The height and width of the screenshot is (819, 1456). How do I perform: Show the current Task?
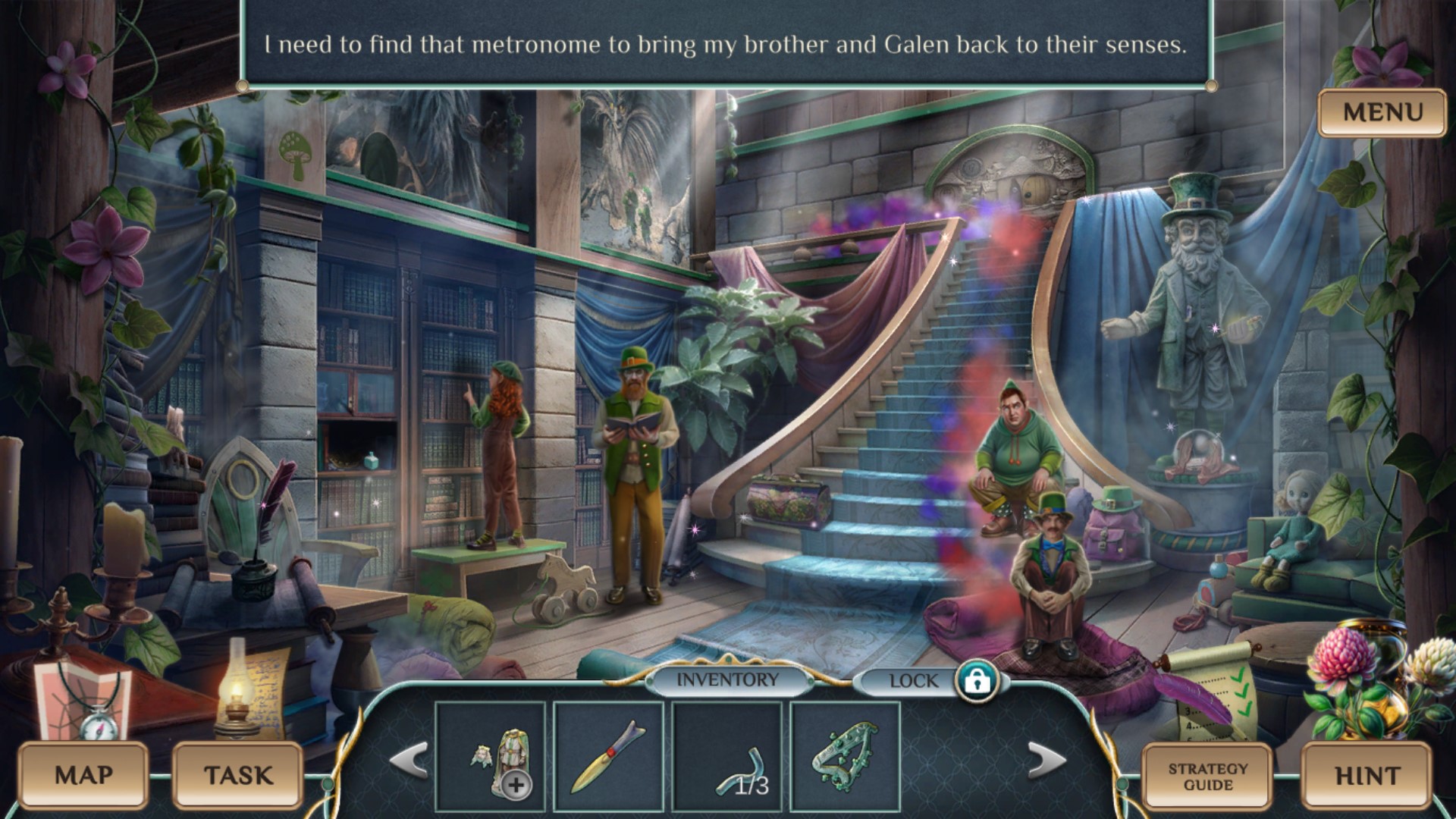(238, 775)
